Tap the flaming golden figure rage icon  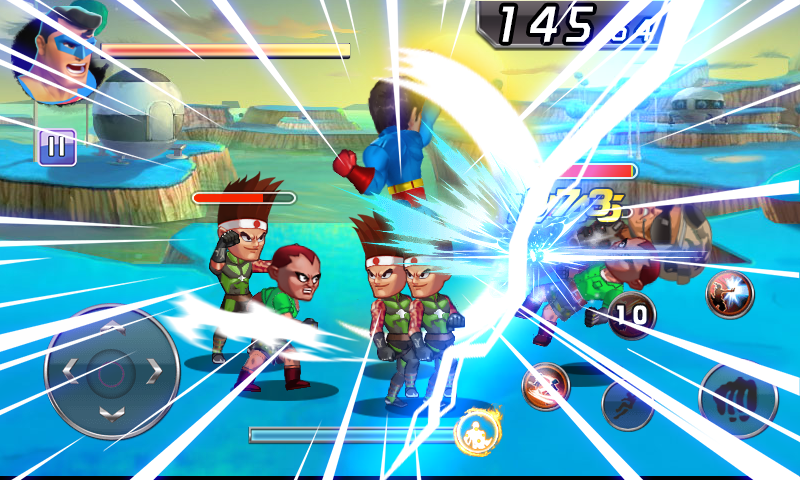477,431
